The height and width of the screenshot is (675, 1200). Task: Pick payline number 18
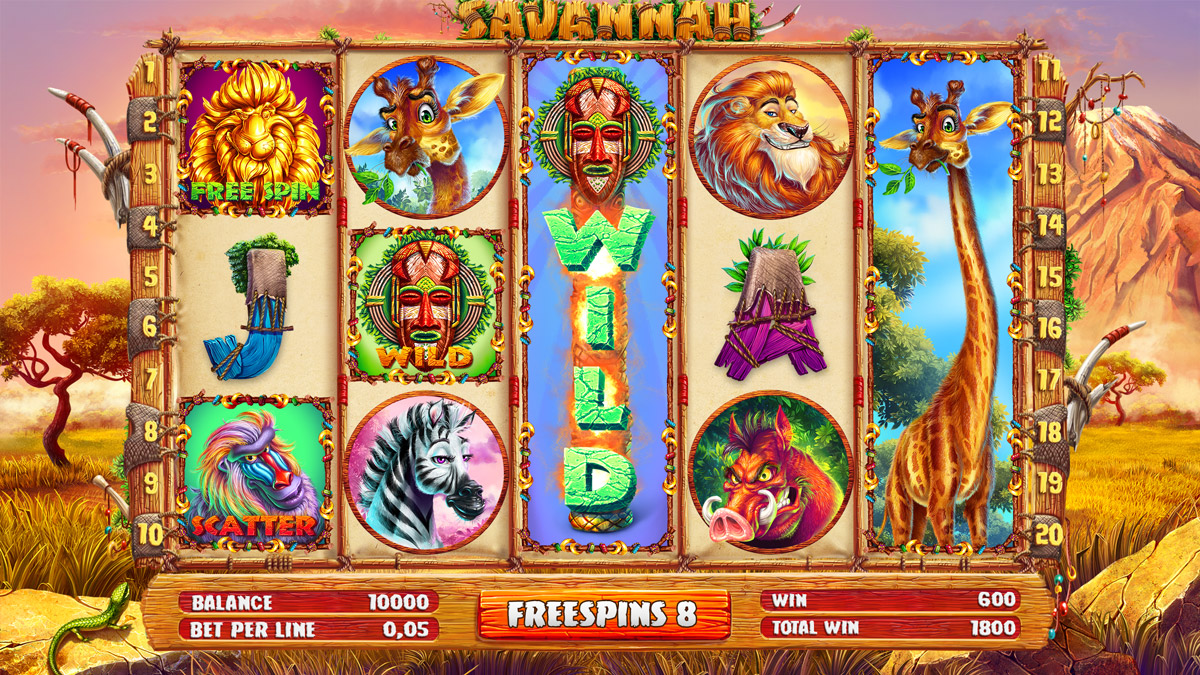click(x=1048, y=431)
